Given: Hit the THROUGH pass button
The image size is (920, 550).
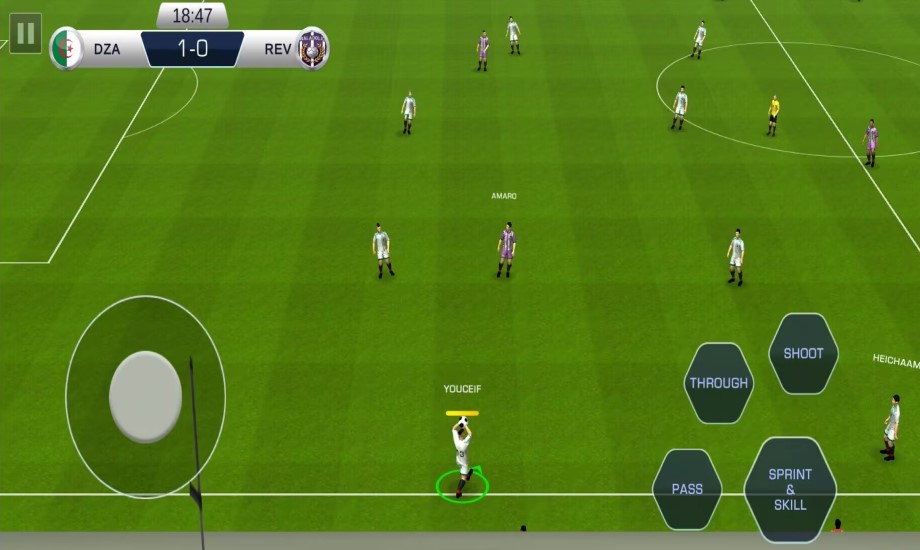Looking at the screenshot, I should pos(718,383).
